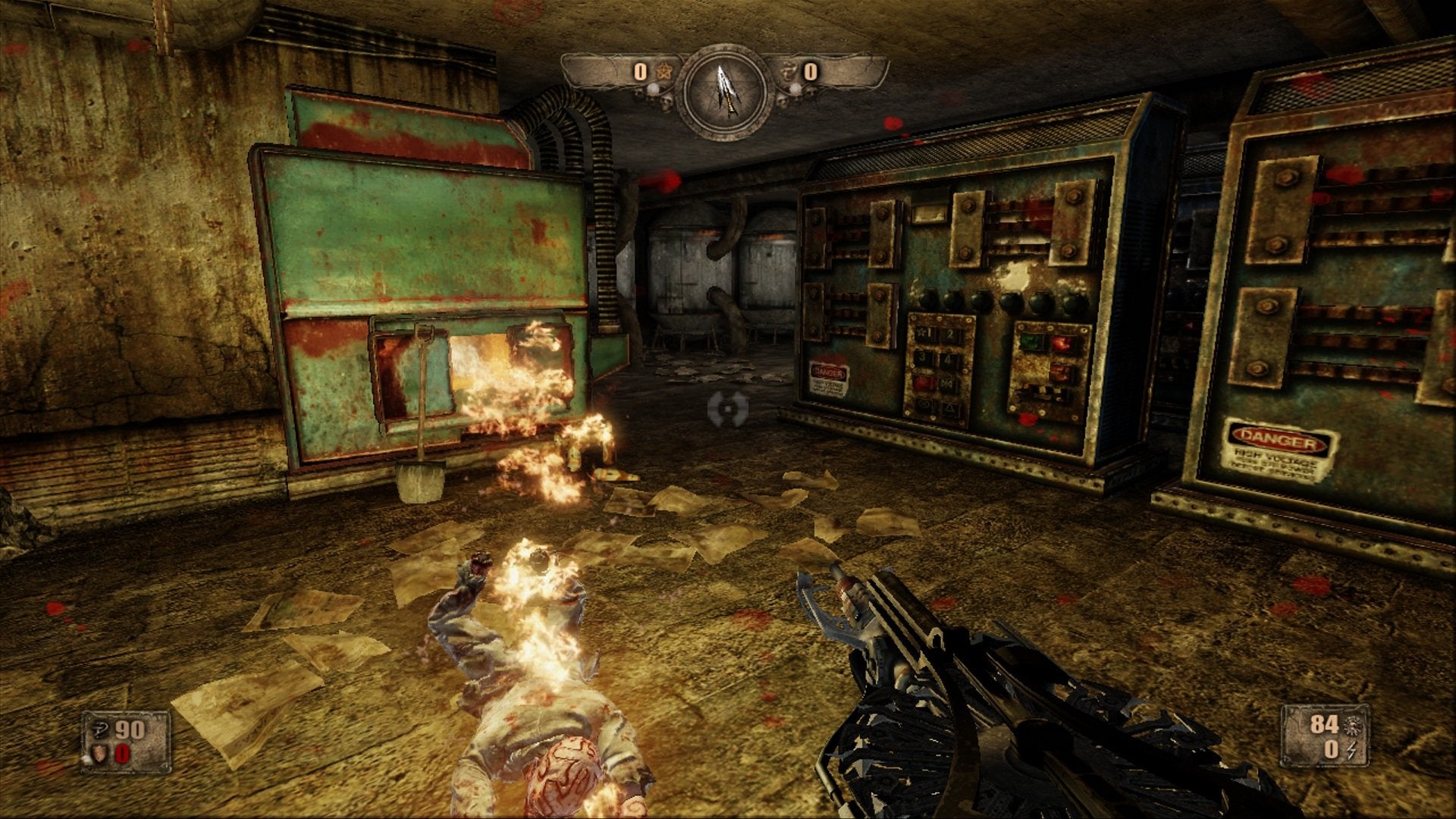
Task: Flip the orange breaker switch below red light
Action: click(x=1061, y=372)
